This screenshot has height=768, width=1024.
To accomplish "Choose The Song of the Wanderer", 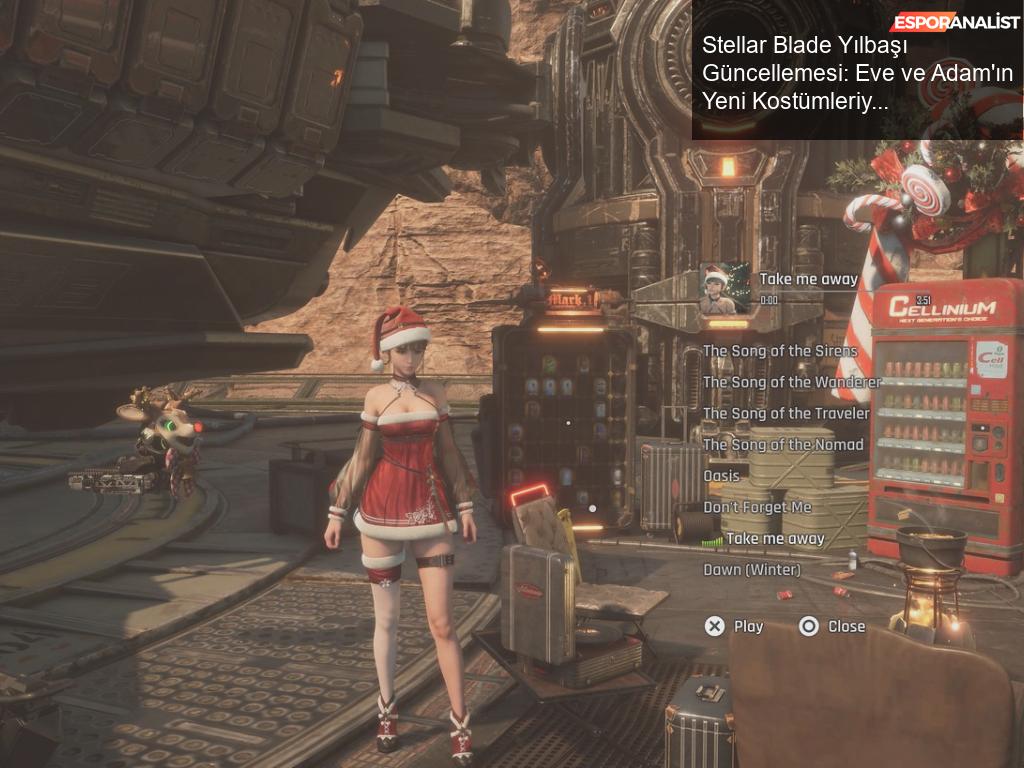I will (x=792, y=382).
